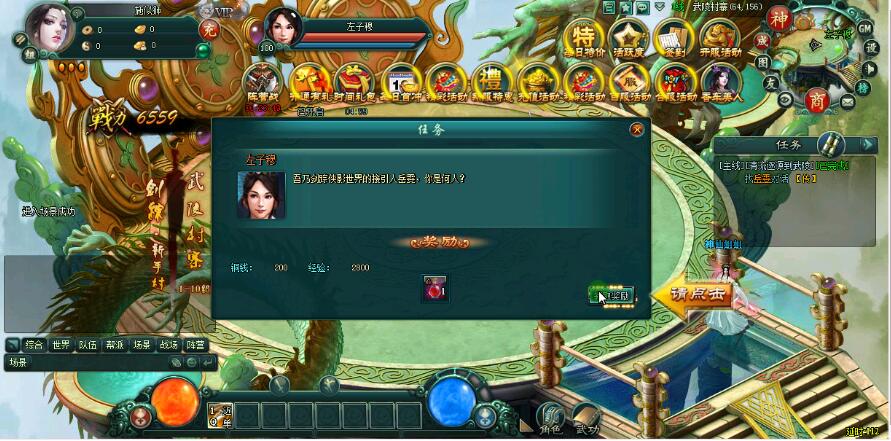Open the red 商 shop button

pos(817,99)
